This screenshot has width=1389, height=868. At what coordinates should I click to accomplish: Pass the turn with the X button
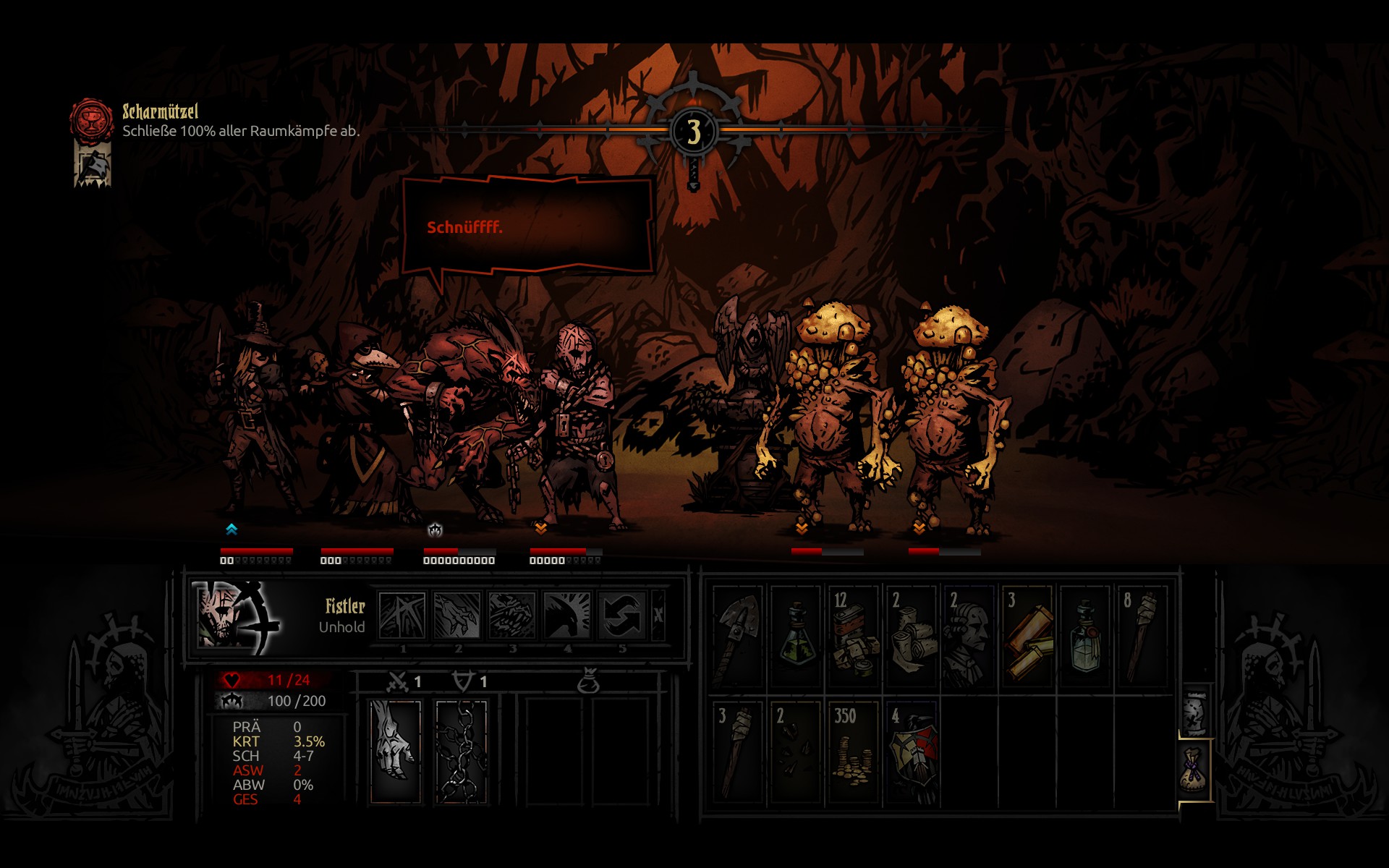(658, 616)
